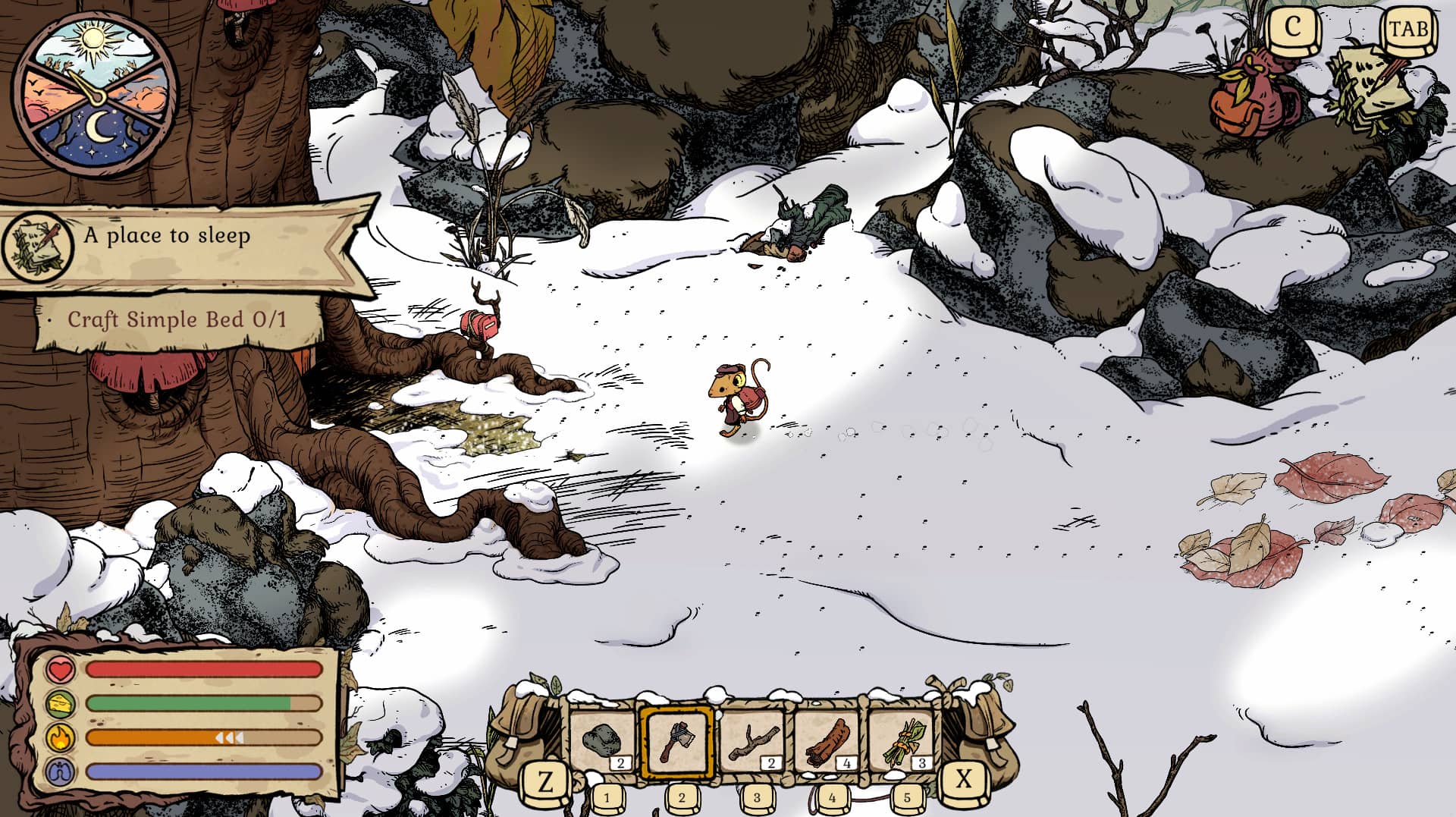Screen dimensions: 1456x817
Task: Pick the green plant bundle slot
Action: click(902, 741)
